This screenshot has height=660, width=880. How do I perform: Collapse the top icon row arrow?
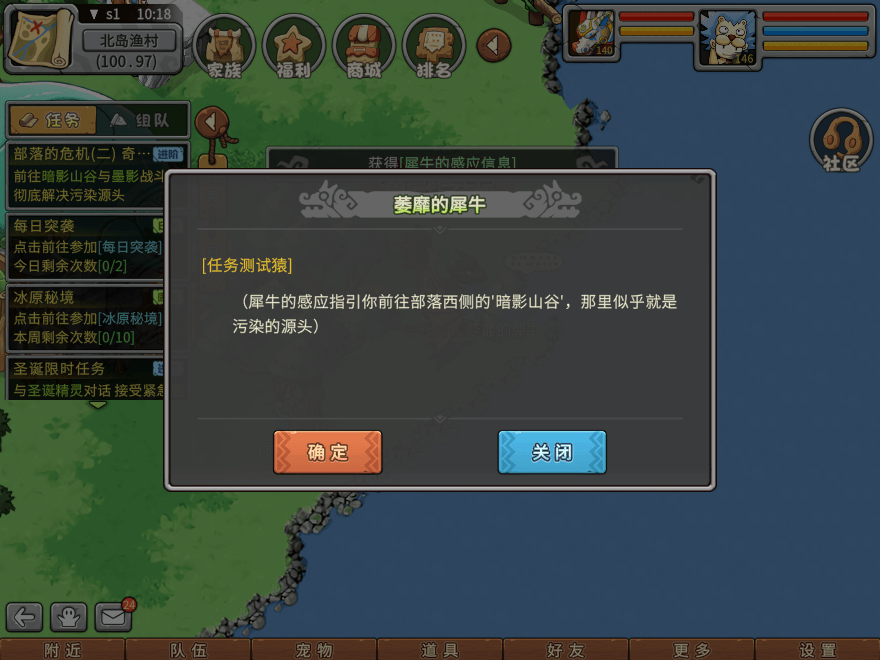493,45
